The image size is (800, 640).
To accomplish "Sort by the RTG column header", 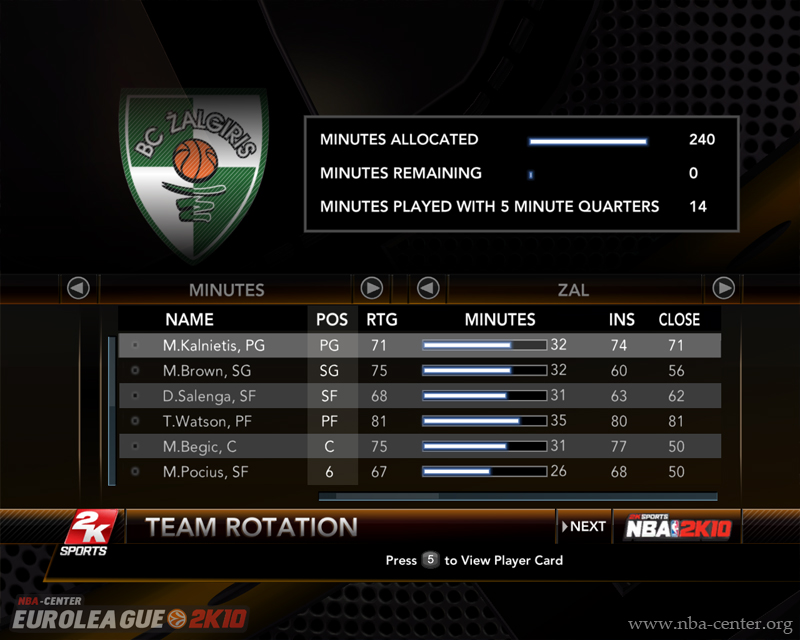I will pyautogui.click(x=377, y=320).
